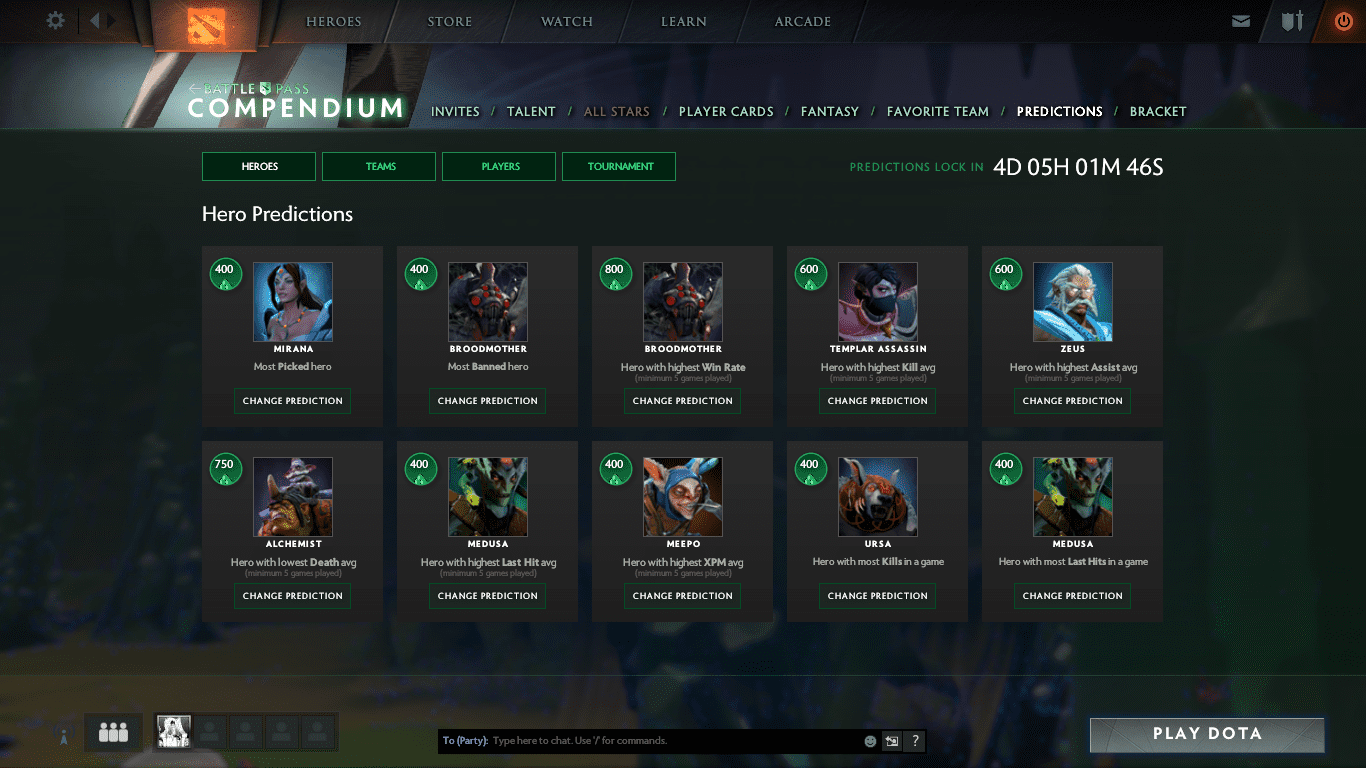Open the mail envelope icon
This screenshot has width=1366, height=768.
point(1241,21)
